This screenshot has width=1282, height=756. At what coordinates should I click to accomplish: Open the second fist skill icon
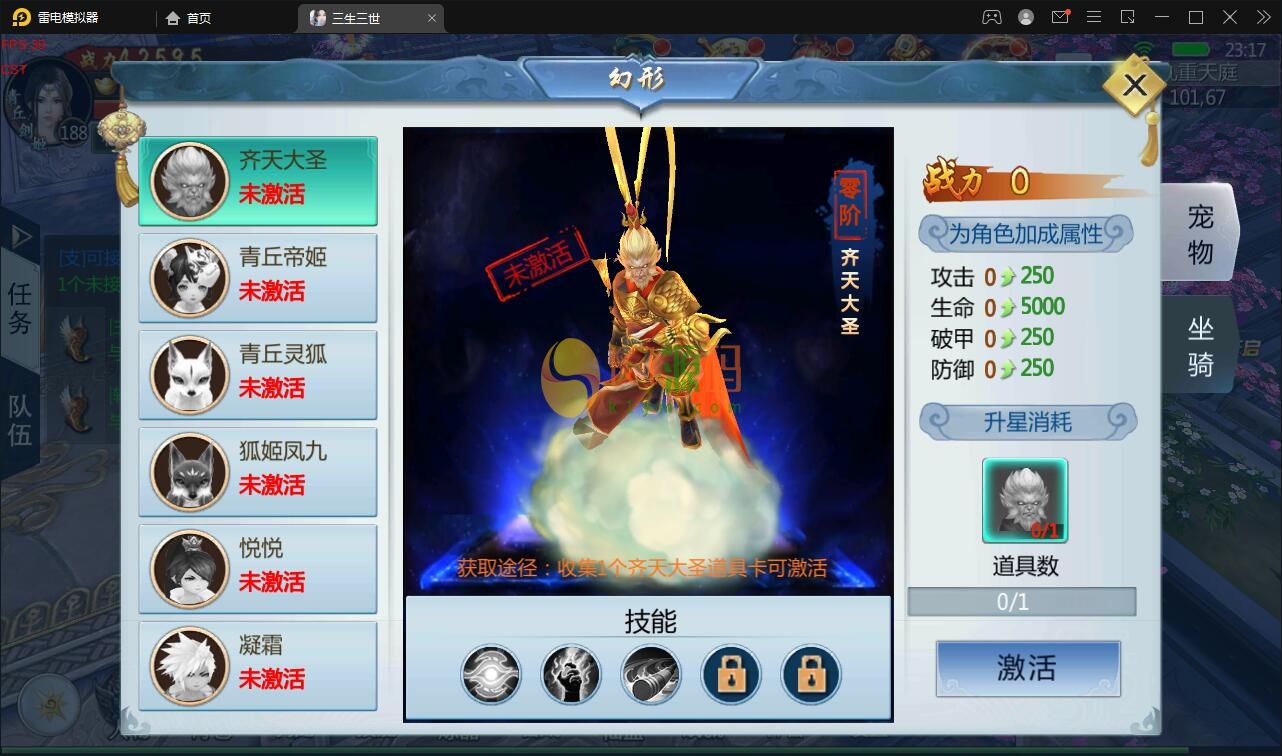click(x=570, y=675)
